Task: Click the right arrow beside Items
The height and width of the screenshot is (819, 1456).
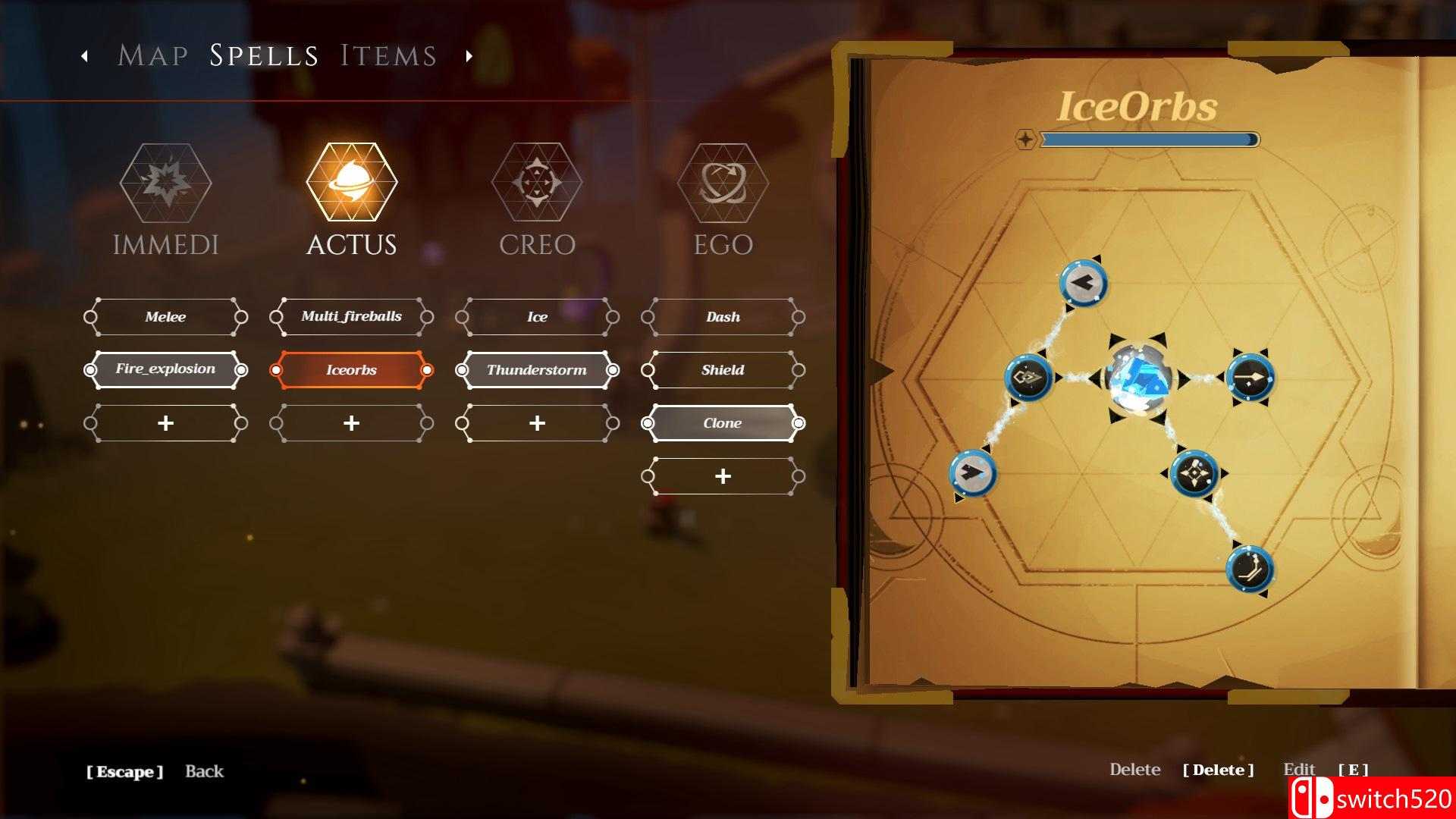Action: pyautogui.click(x=469, y=55)
